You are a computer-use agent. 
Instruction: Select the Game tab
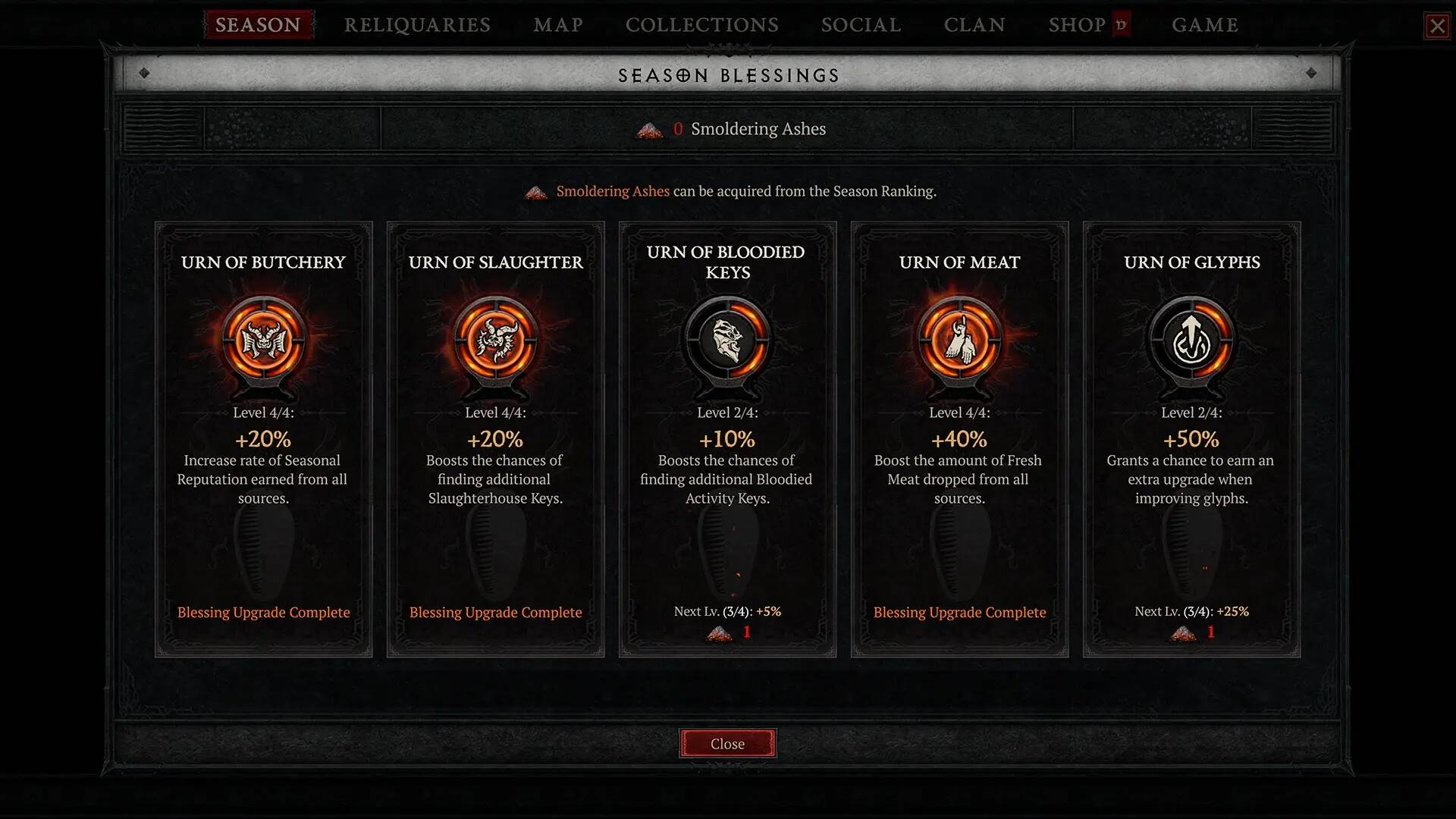coord(1204,25)
